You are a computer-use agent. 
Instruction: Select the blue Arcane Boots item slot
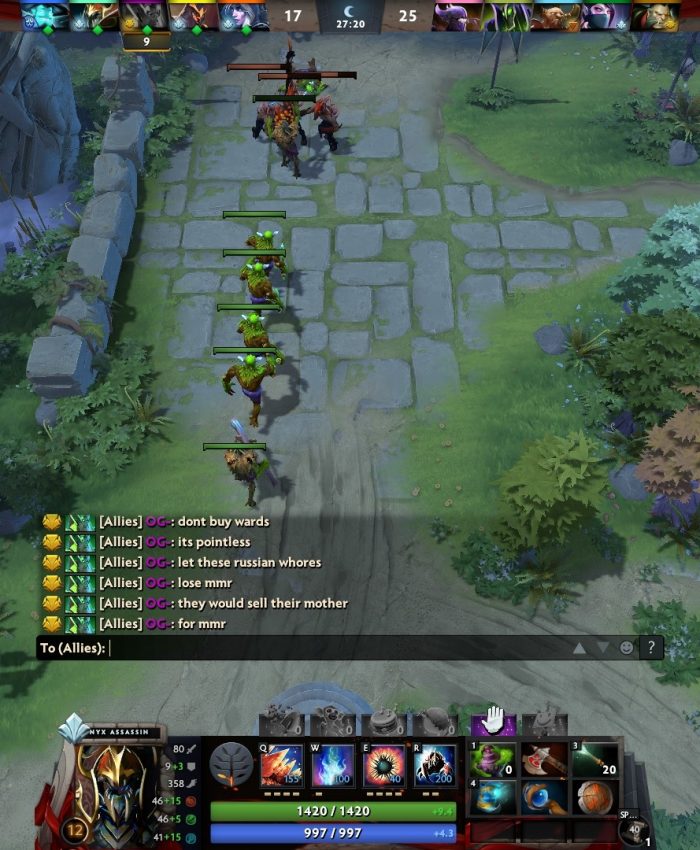click(x=492, y=797)
